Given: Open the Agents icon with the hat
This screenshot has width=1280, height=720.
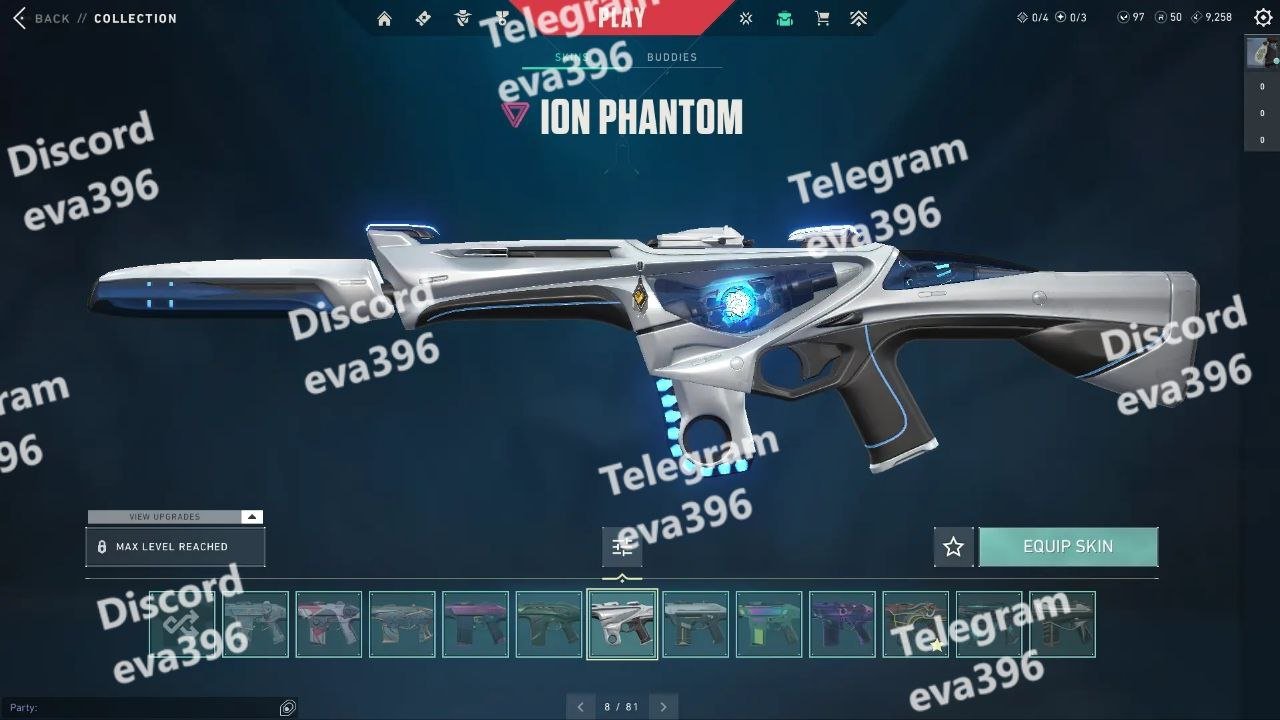Looking at the screenshot, I should point(462,18).
